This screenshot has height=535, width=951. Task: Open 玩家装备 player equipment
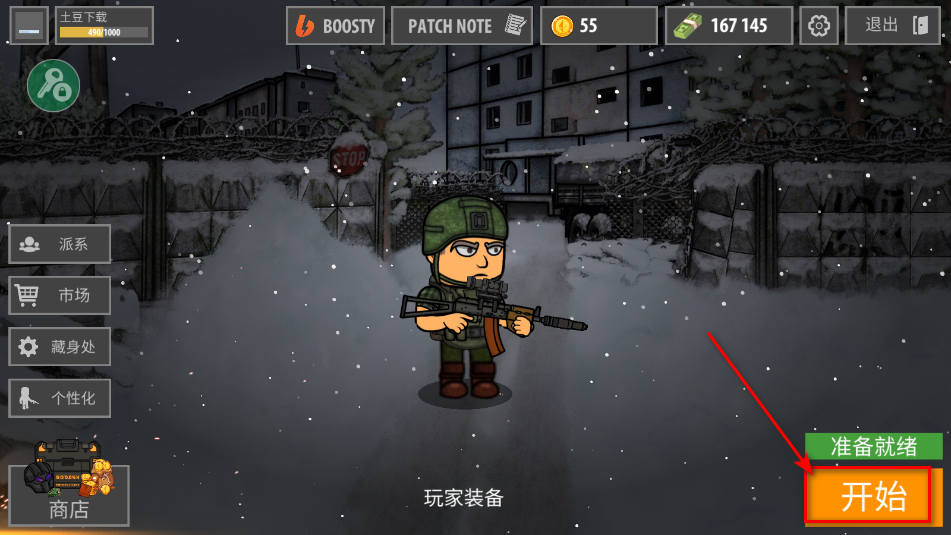click(463, 497)
